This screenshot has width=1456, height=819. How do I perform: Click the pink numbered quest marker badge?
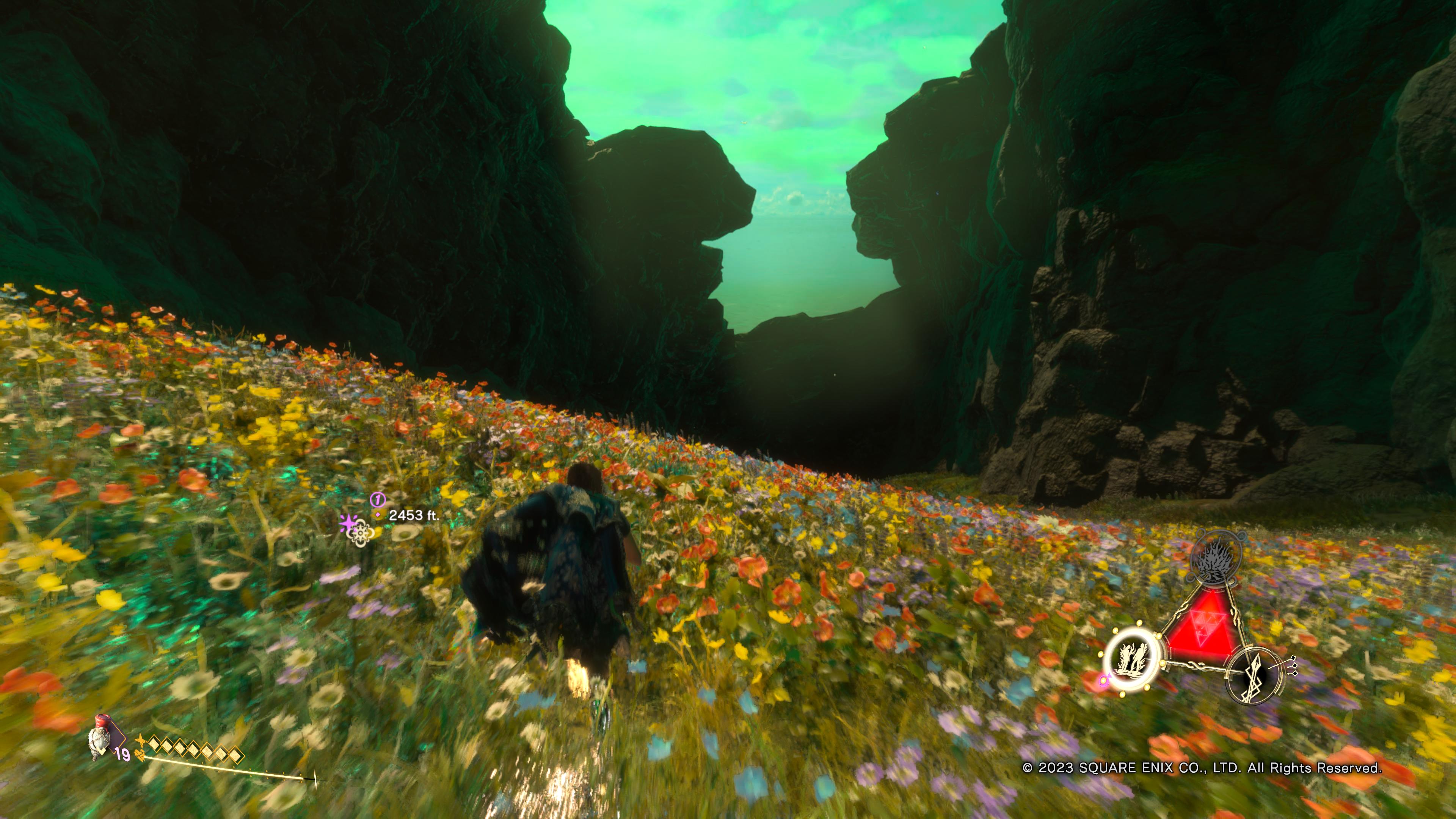[378, 499]
